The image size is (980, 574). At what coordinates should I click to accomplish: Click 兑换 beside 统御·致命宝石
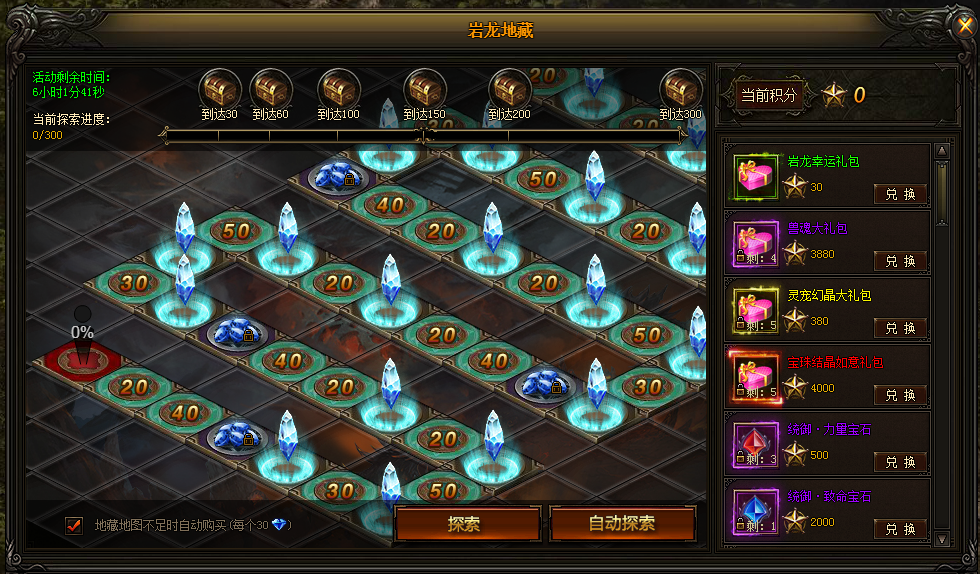tap(900, 529)
